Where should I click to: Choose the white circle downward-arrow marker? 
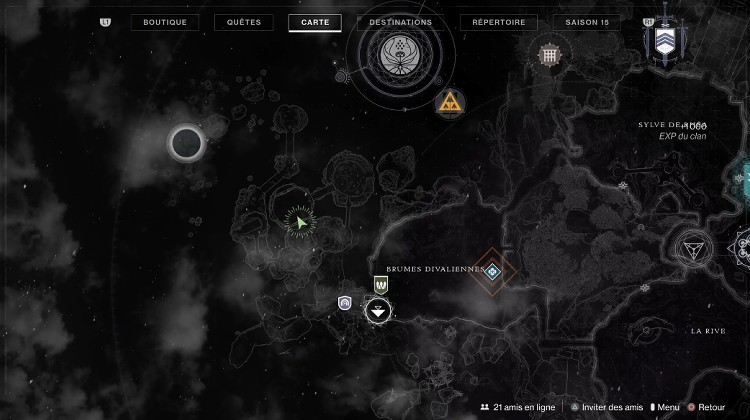click(x=378, y=310)
